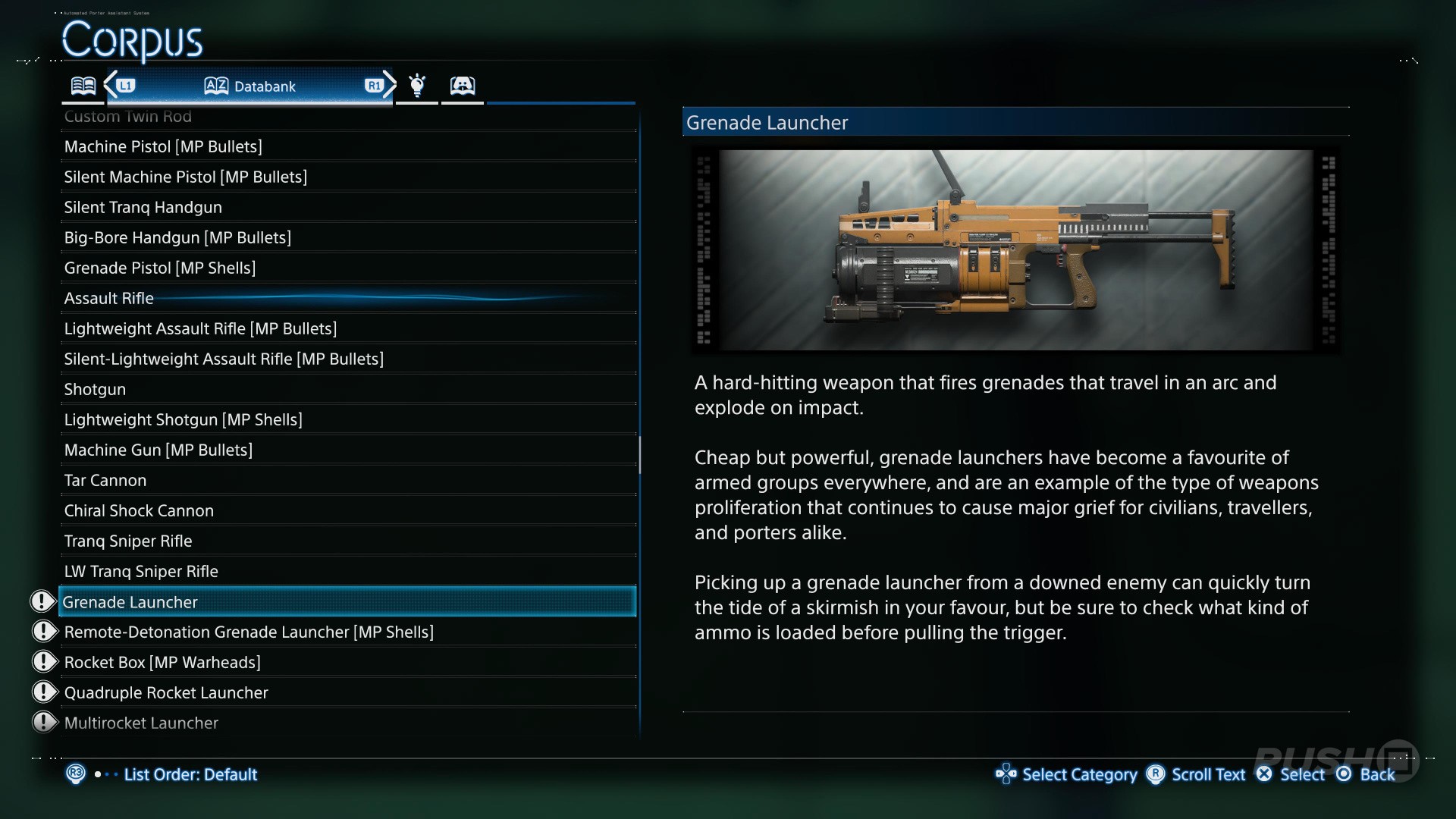This screenshot has height=819, width=1456.
Task: Click the Grenade Launcher preview image
Action: [x=1015, y=250]
